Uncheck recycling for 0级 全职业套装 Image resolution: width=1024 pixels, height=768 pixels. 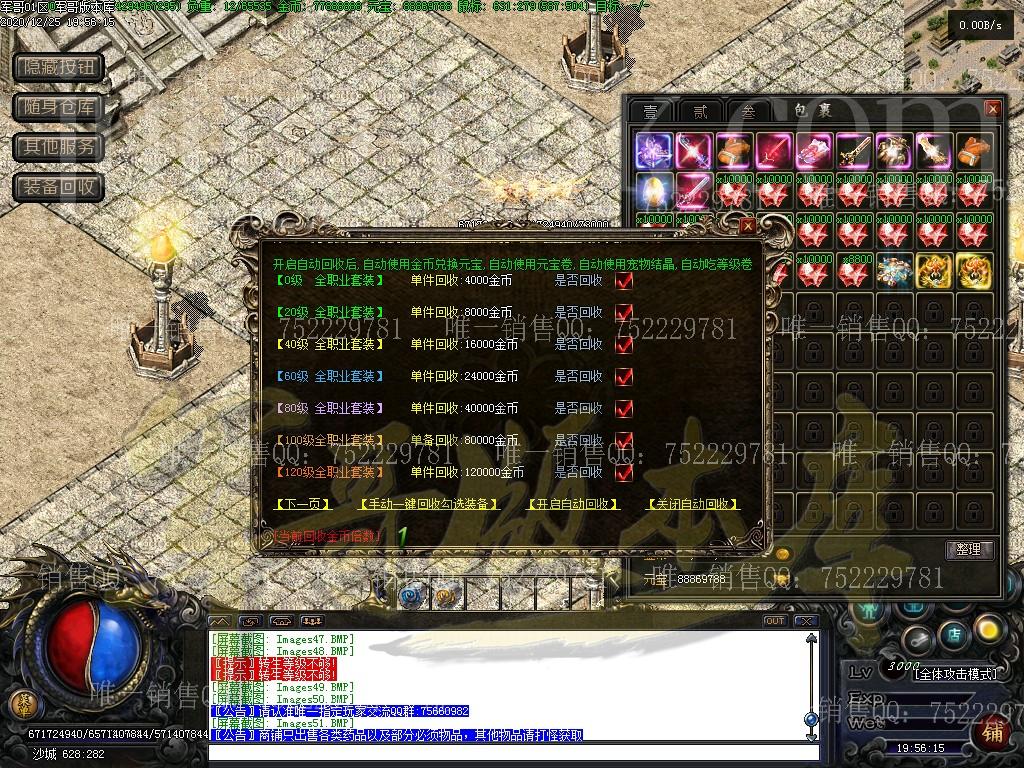point(624,281)
